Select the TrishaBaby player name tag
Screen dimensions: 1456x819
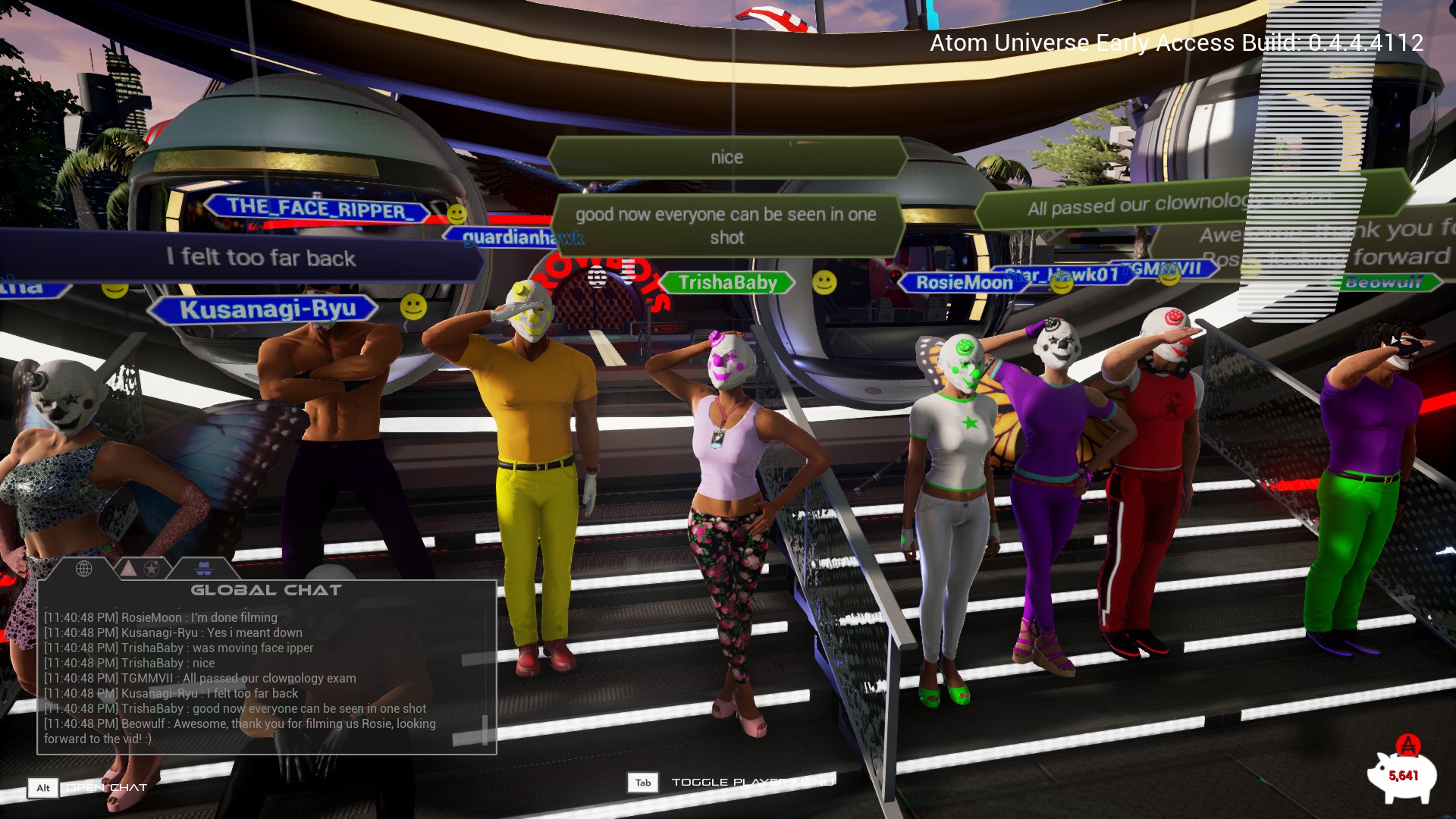point(727,283)
